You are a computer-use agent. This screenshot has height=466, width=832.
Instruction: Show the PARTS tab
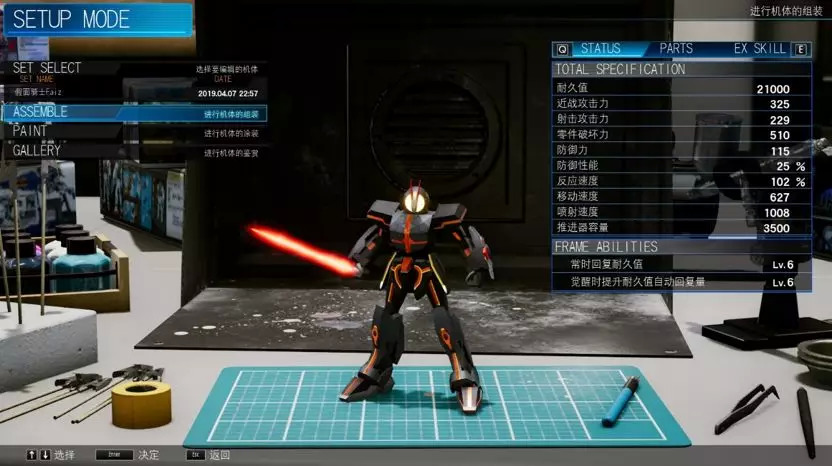click(x=676, y=48)
